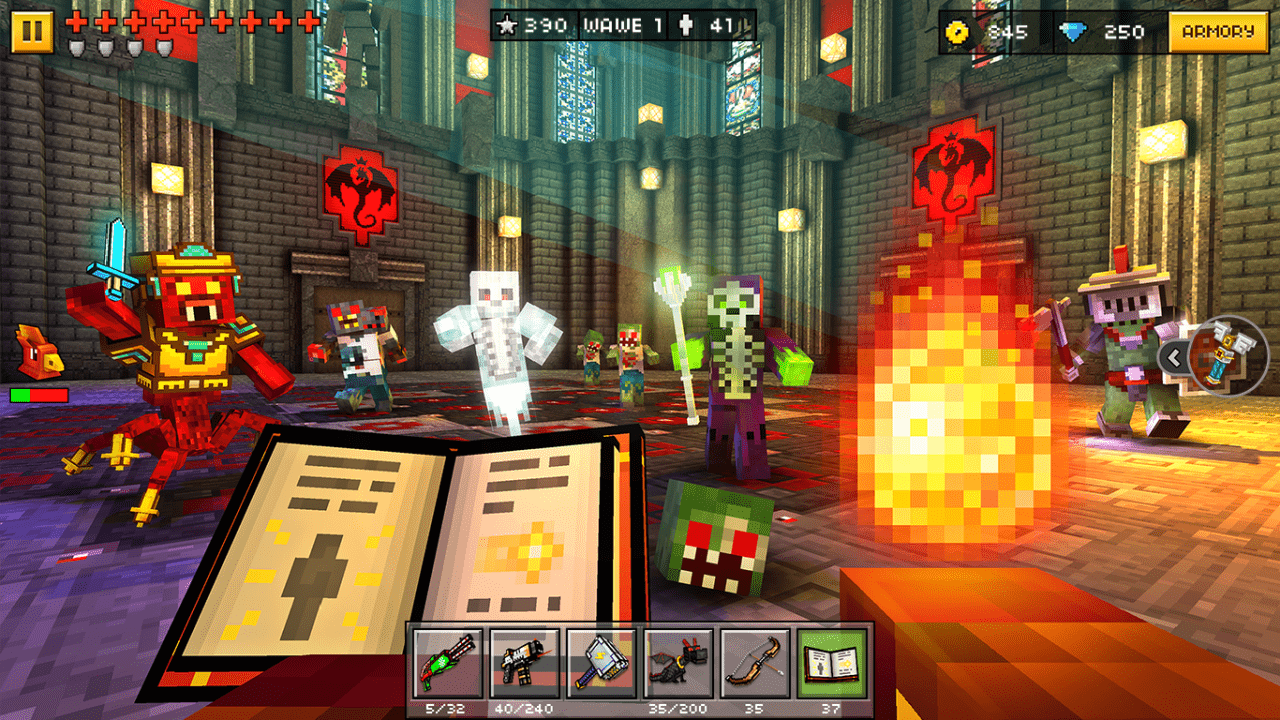View the WAVE 1 indicator
1280x720 pixels.
click(625, 25)
